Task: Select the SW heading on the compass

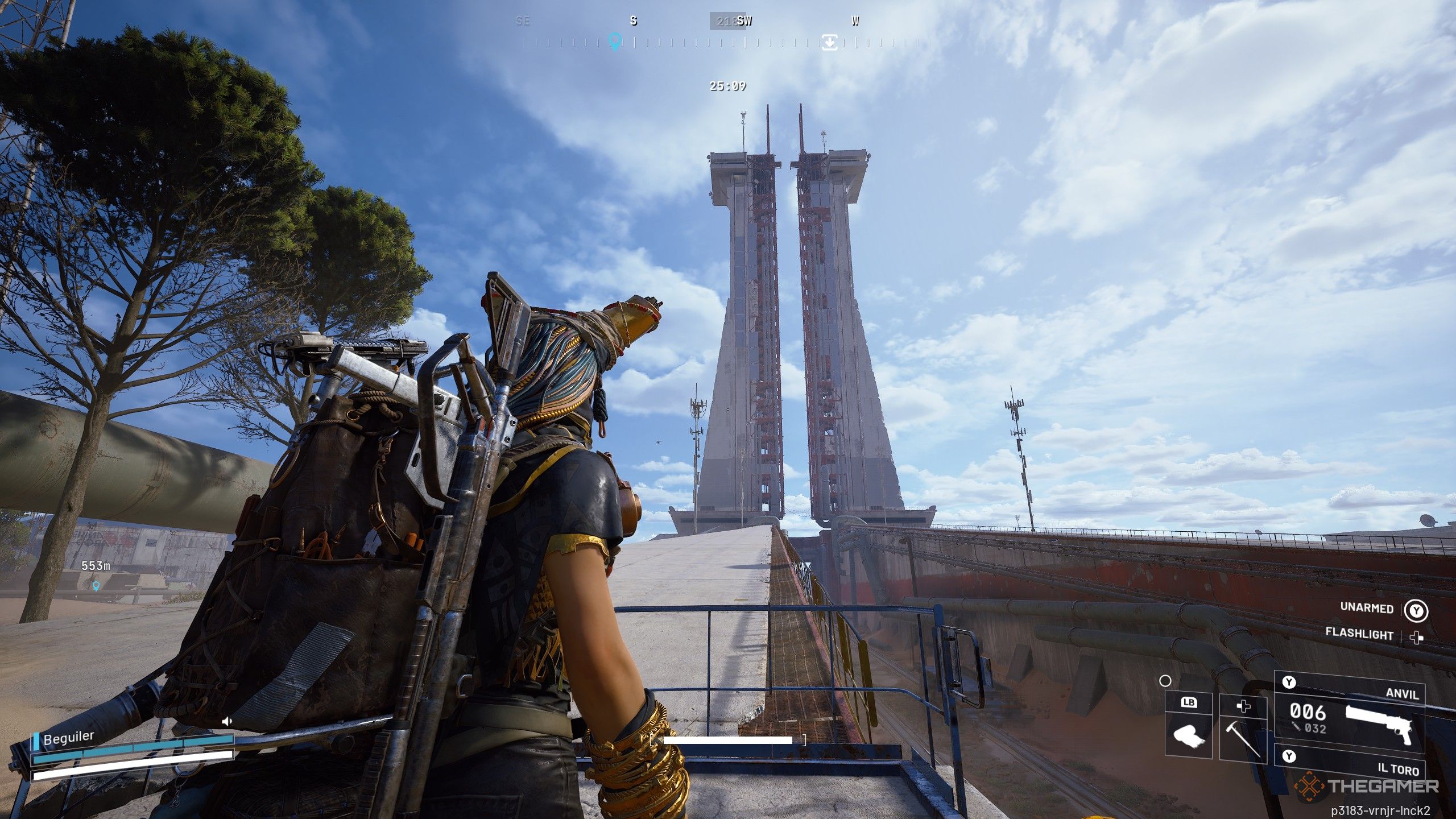Action: tap(745, 22)
